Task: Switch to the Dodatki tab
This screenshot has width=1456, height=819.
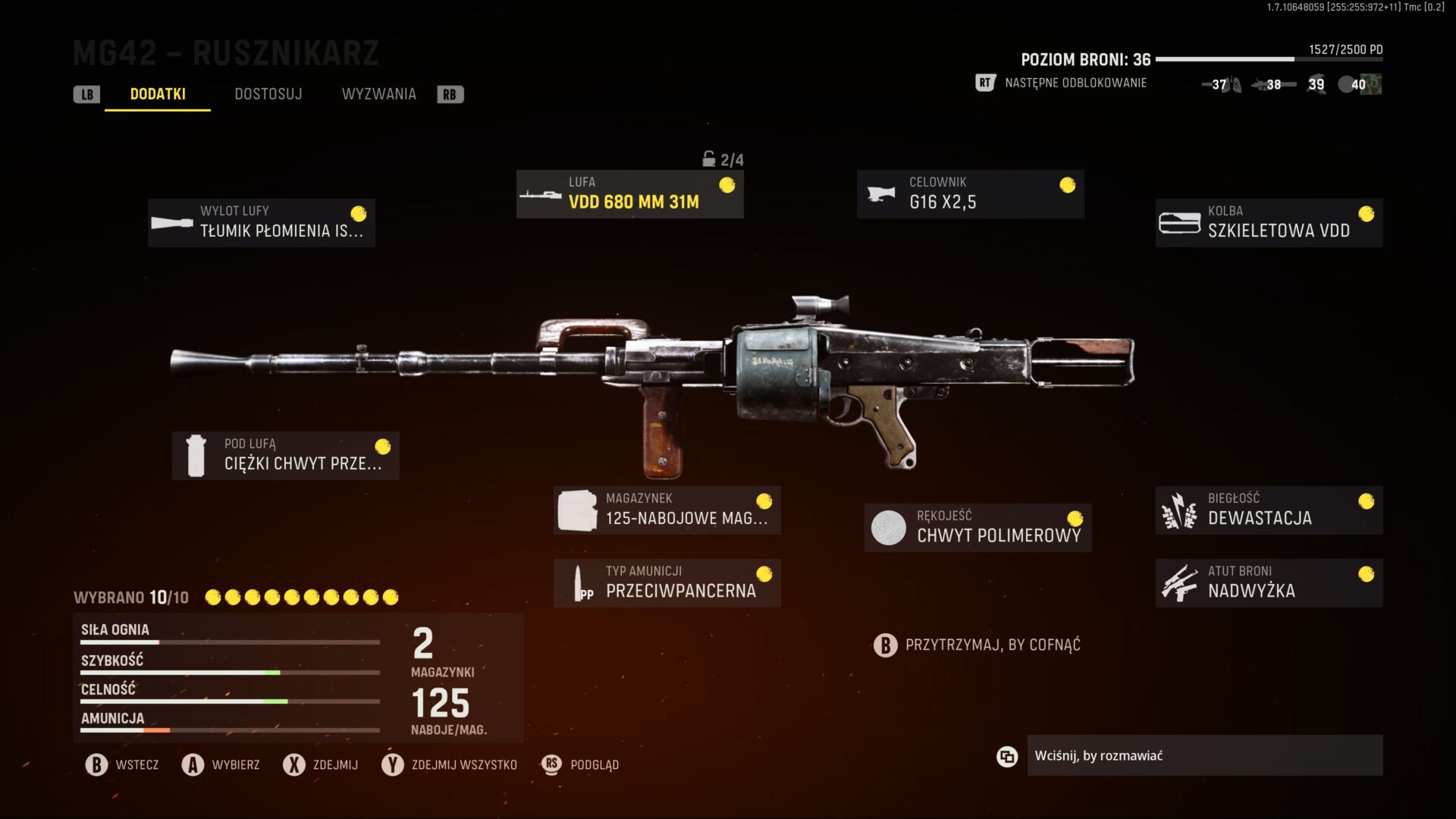Action: click(158, 94)
